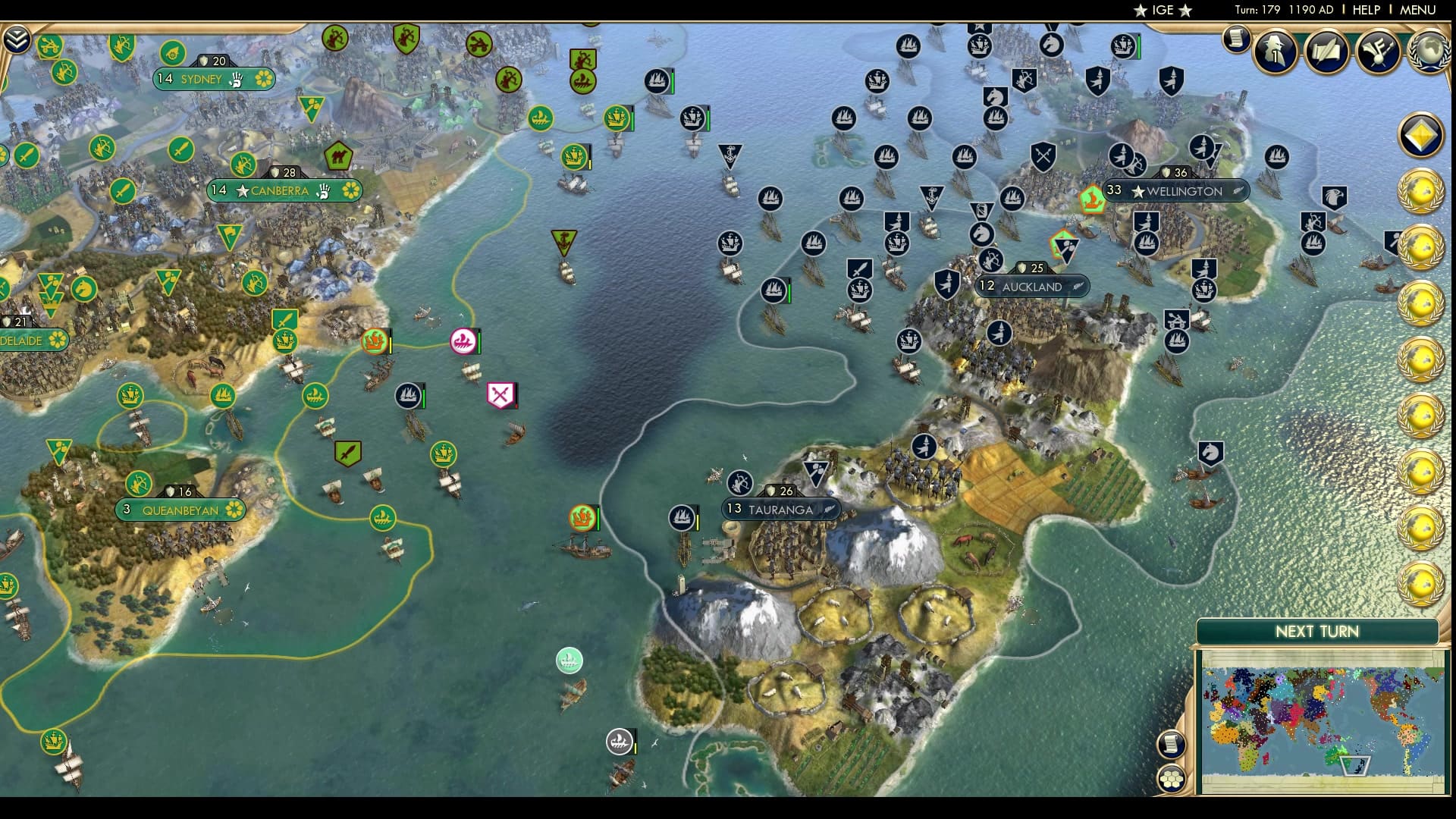Expand the Sydney city banner

[215, 78]
